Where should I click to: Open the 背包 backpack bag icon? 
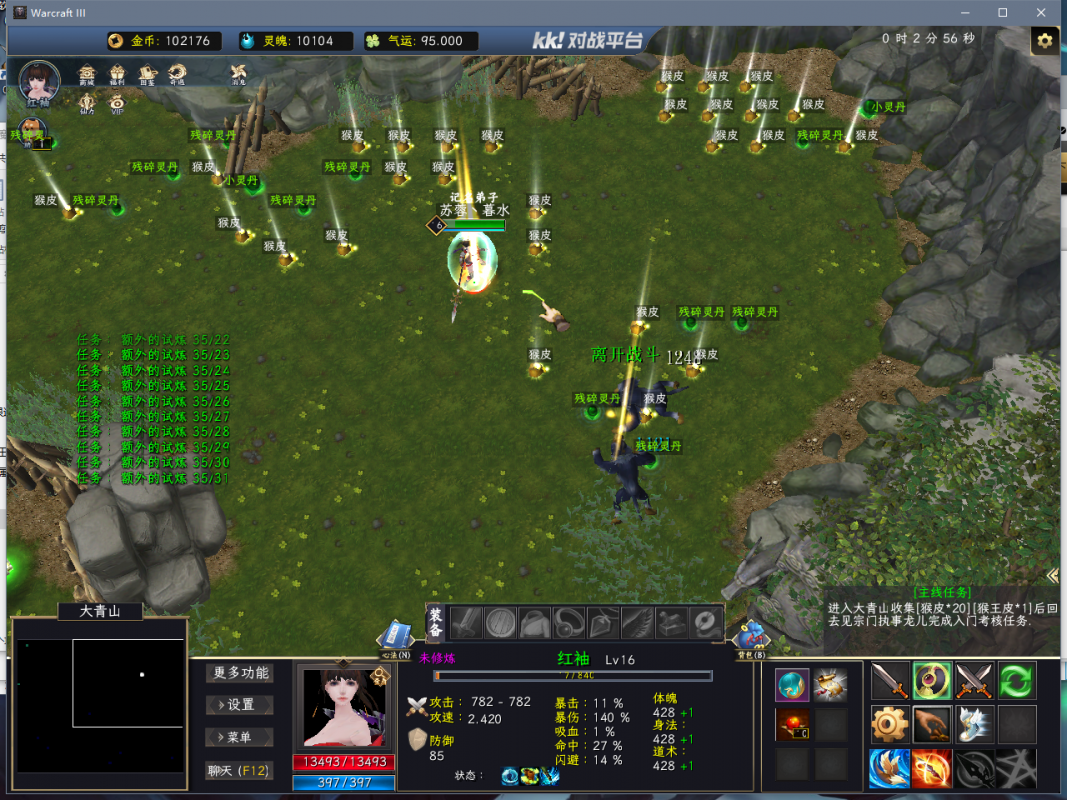pos(751,635)
